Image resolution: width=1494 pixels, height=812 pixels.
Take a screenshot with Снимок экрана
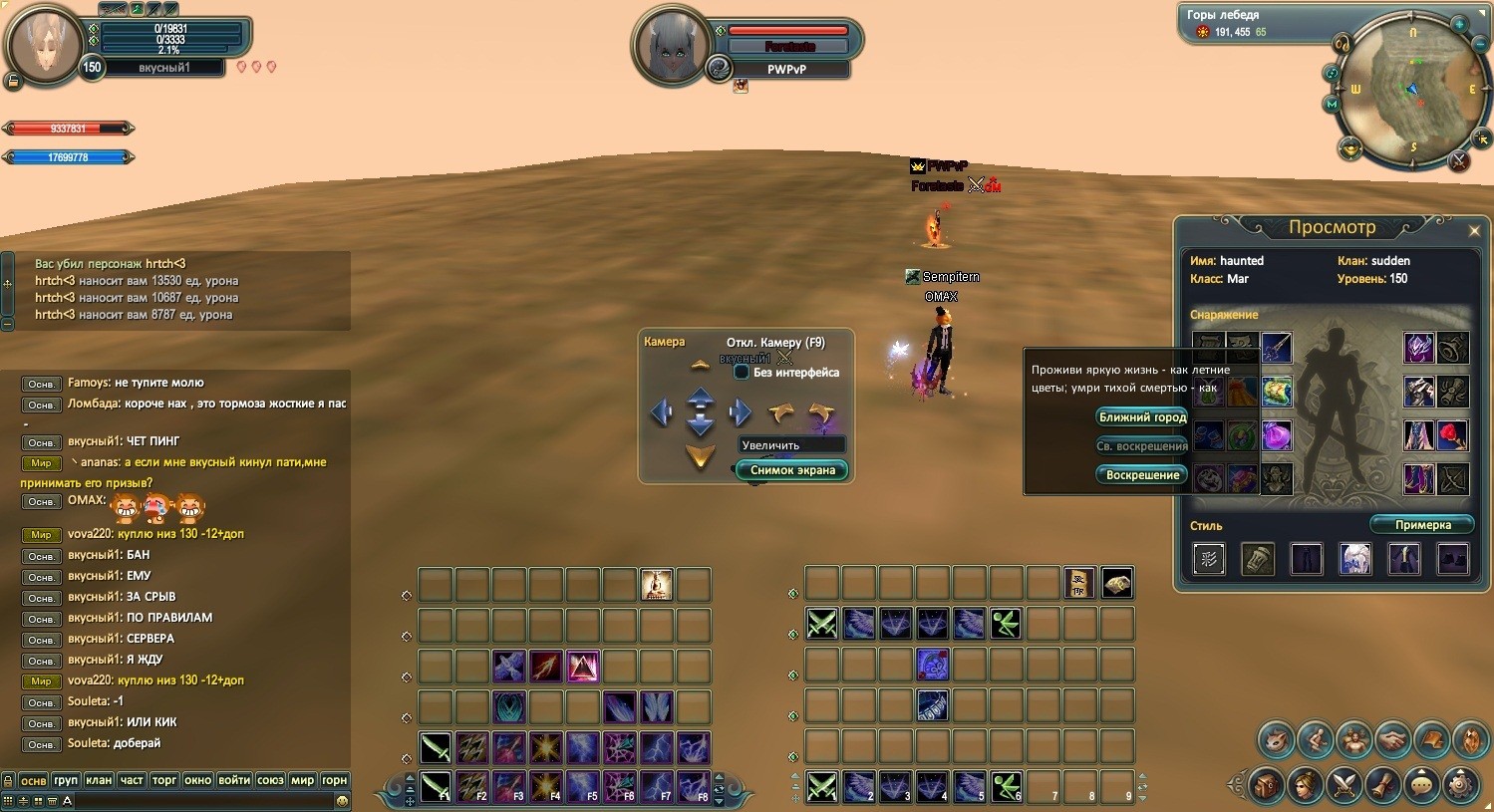point(792,470)
